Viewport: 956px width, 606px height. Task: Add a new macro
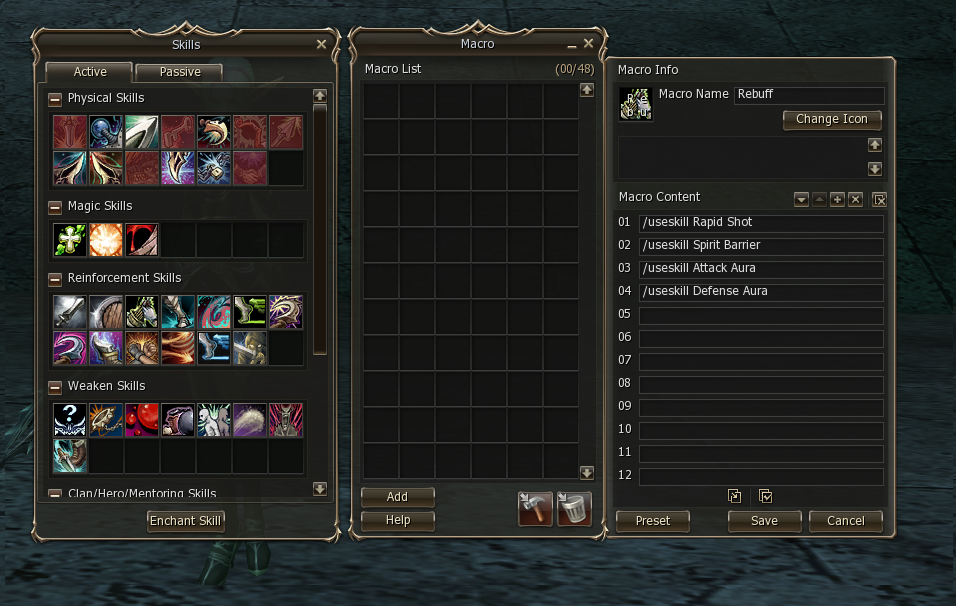point(397,497)
